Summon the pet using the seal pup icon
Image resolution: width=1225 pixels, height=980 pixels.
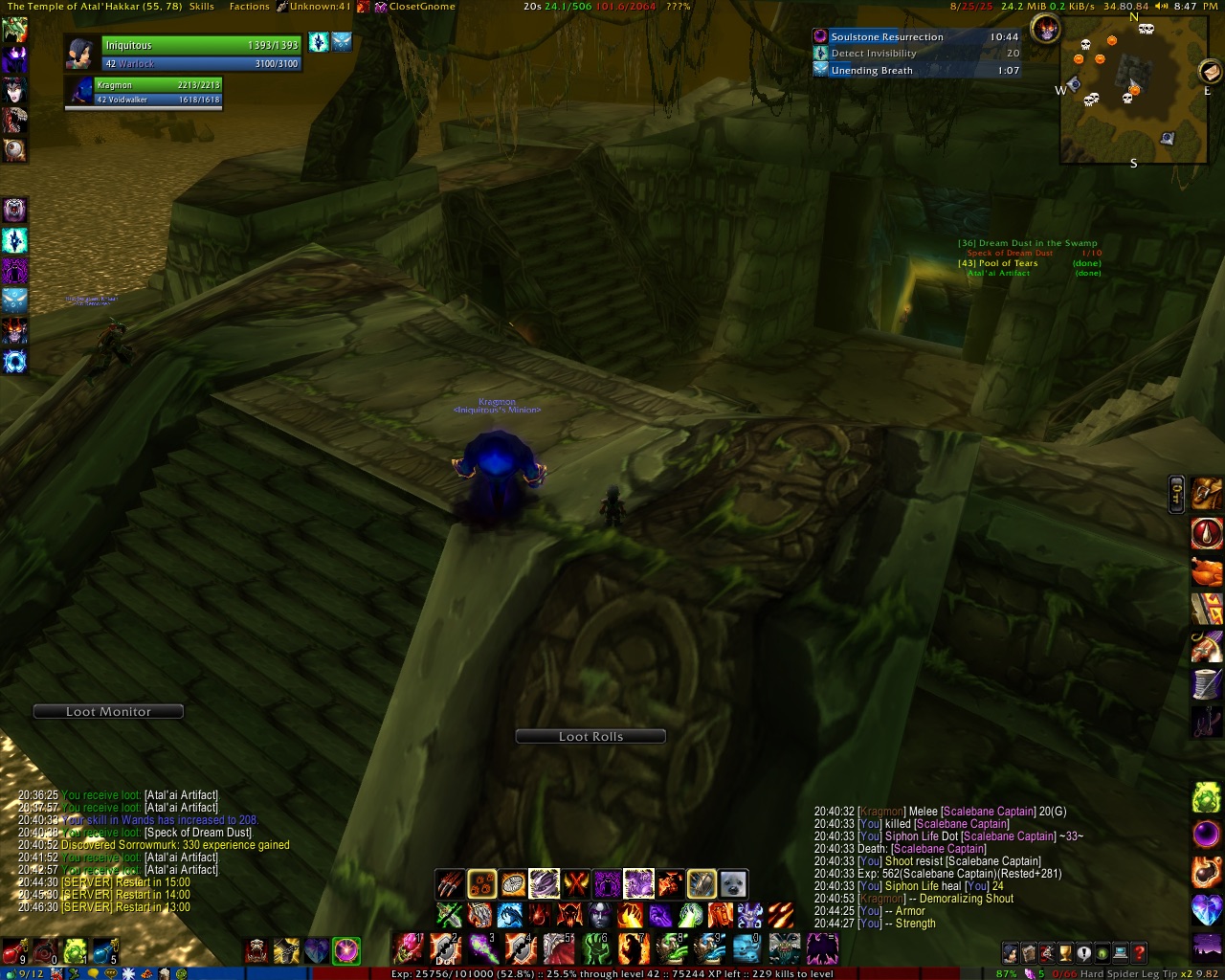(x=733, y=882)
